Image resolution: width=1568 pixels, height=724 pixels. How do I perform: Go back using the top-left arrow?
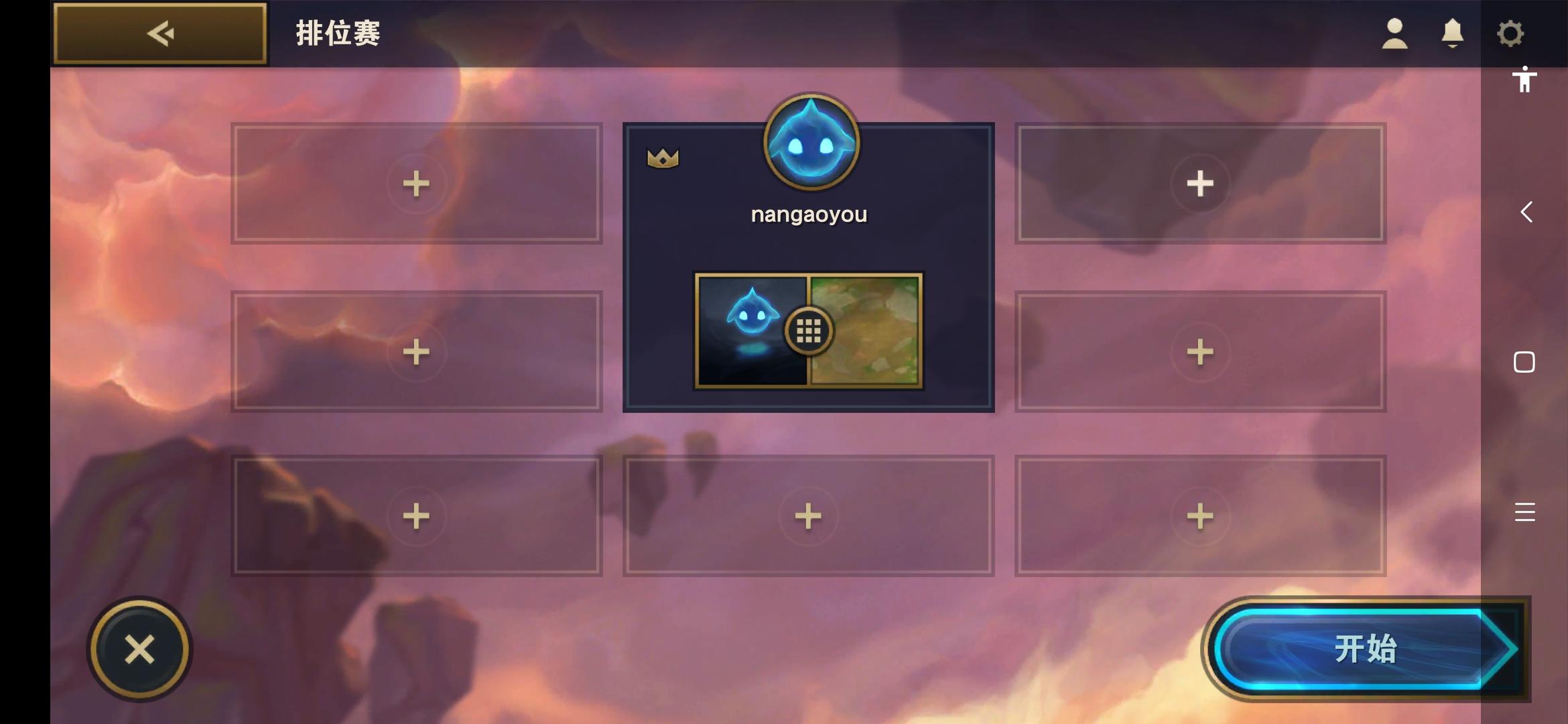pyautogui.click(x=159, y=32)
